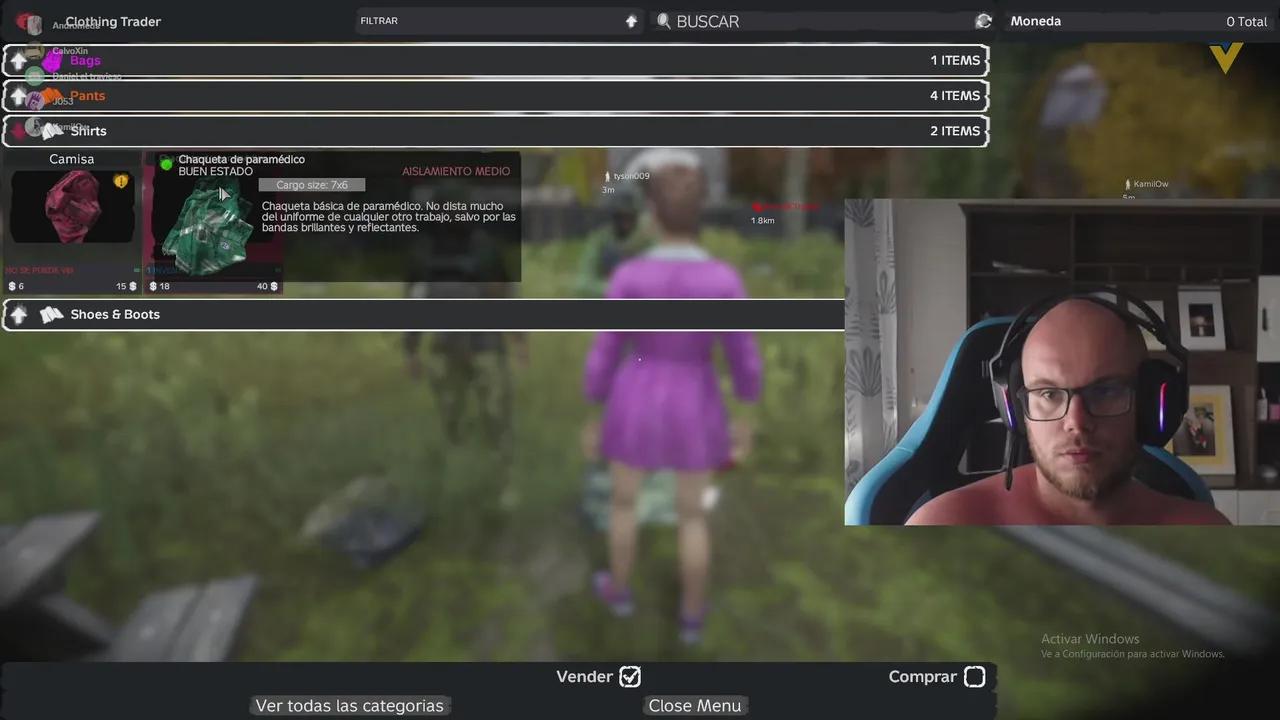Click the Clothing Trader hanger icon
The image size is (1280, 720).
28,21
